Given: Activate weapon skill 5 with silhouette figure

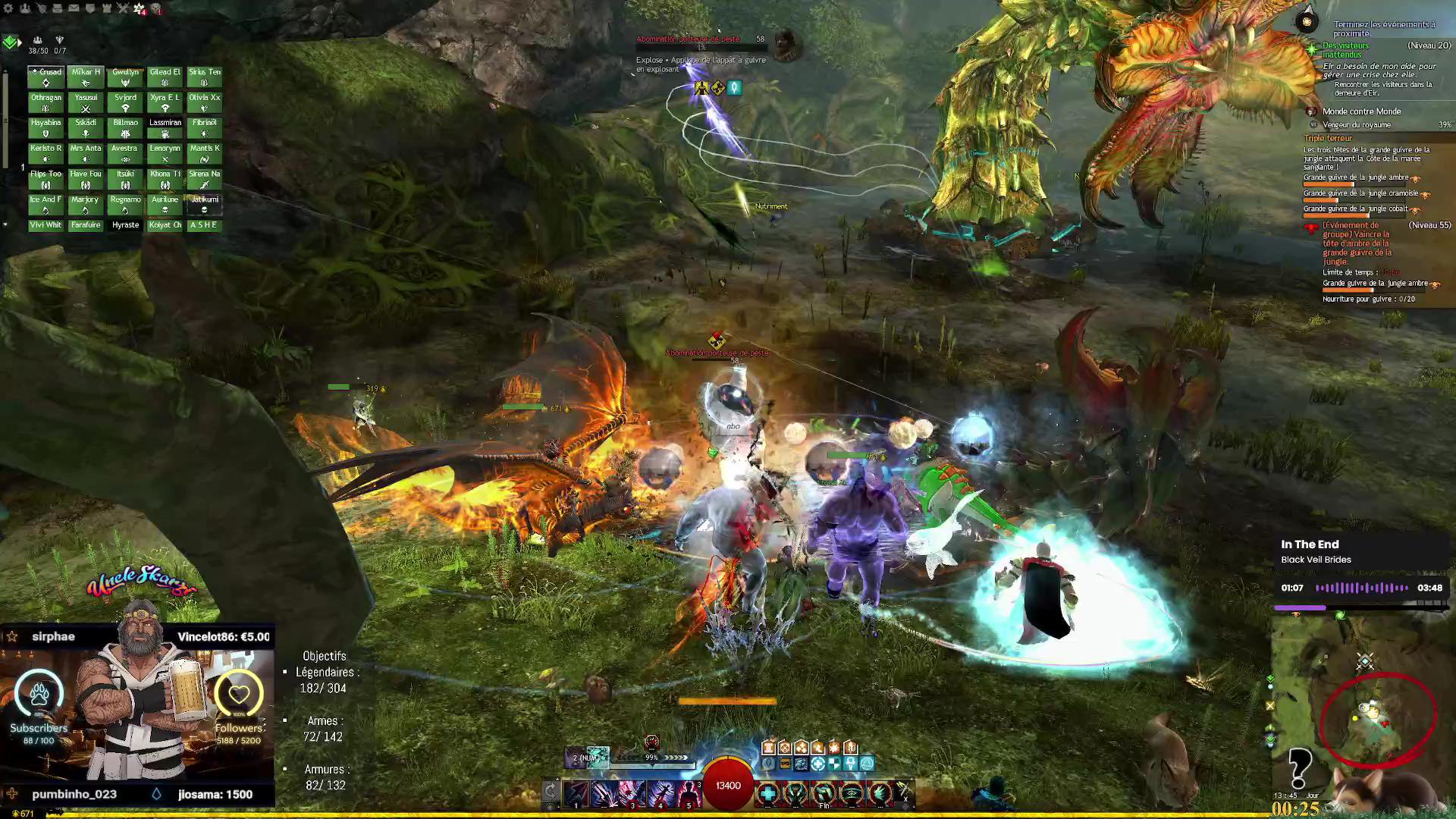Looking at the screenshot, I should (x=688, y=793).
